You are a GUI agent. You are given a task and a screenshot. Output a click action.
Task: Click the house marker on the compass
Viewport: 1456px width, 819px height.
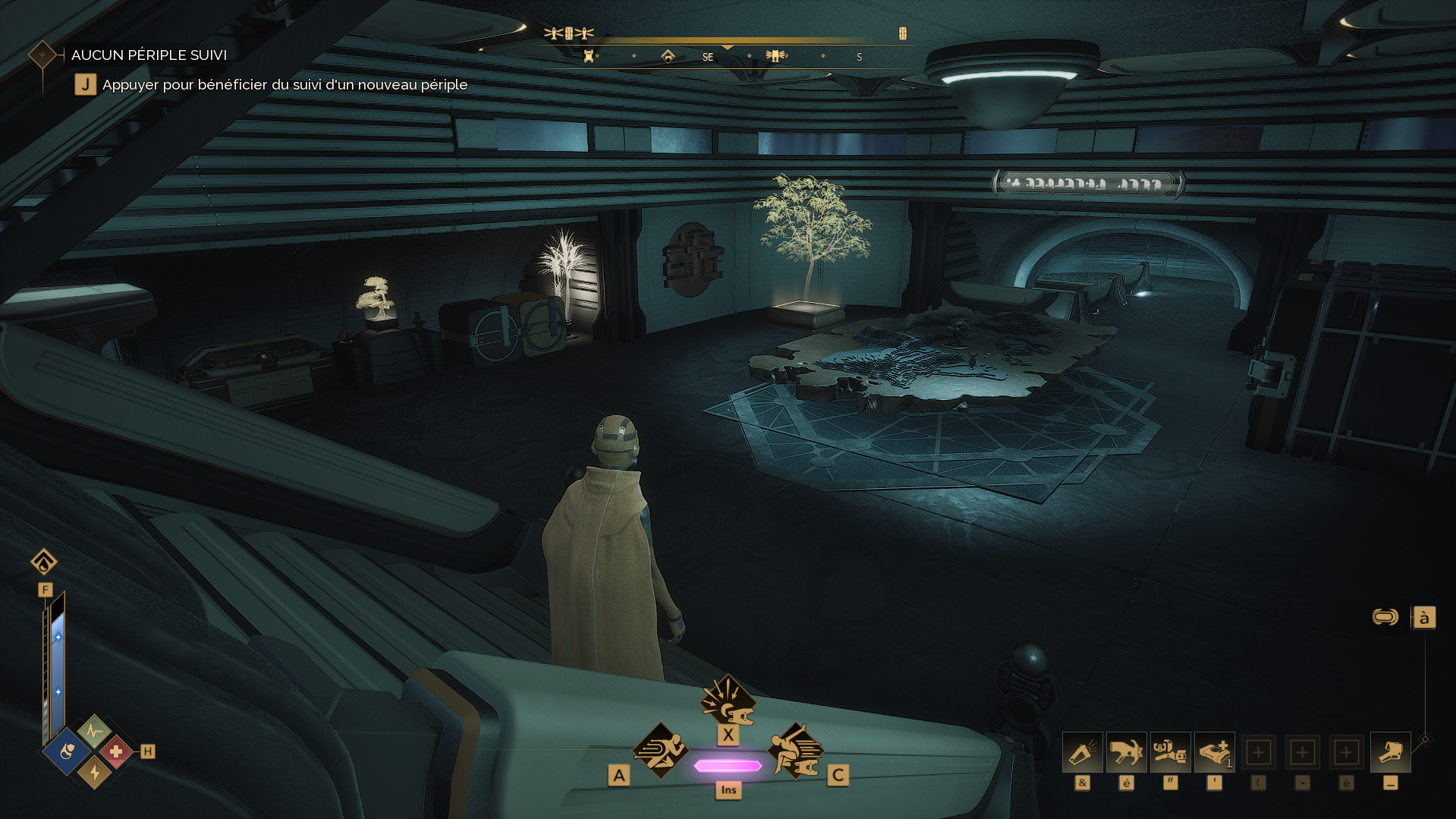coord(668,56)
